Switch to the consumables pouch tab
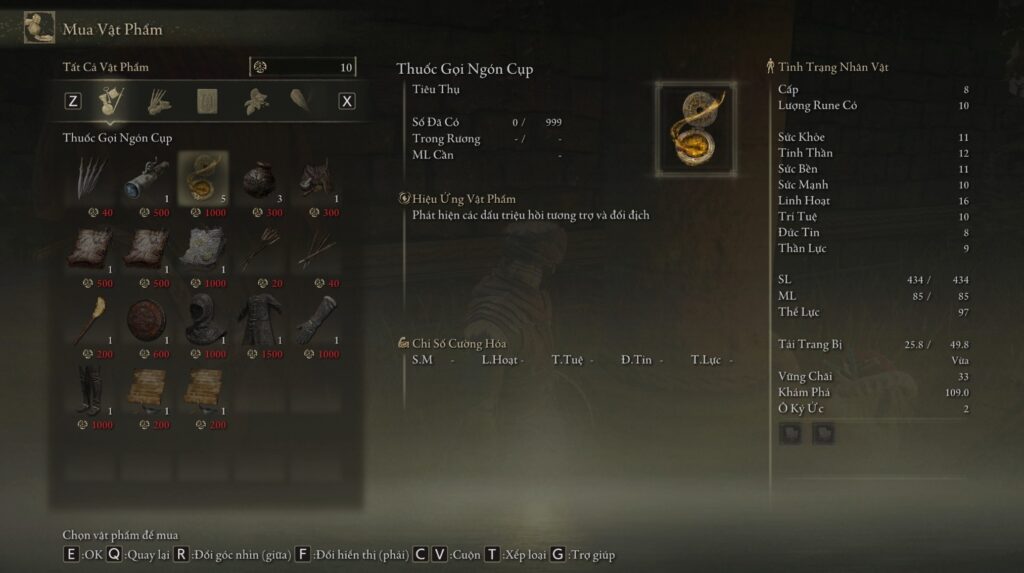Viewport: 1024px width, 573px height. coord(111,100)
